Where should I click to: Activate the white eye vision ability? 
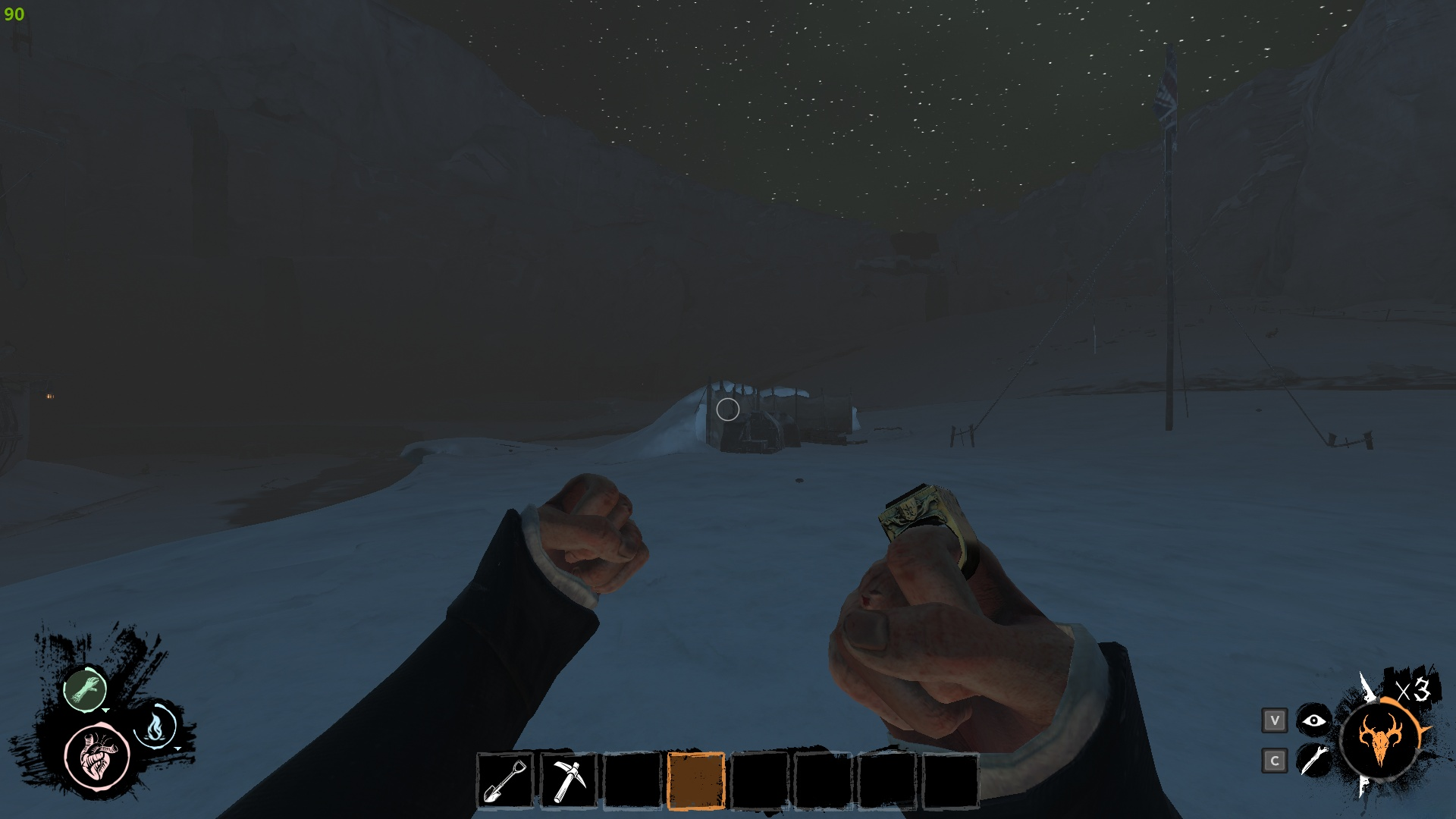point(1313,720)
